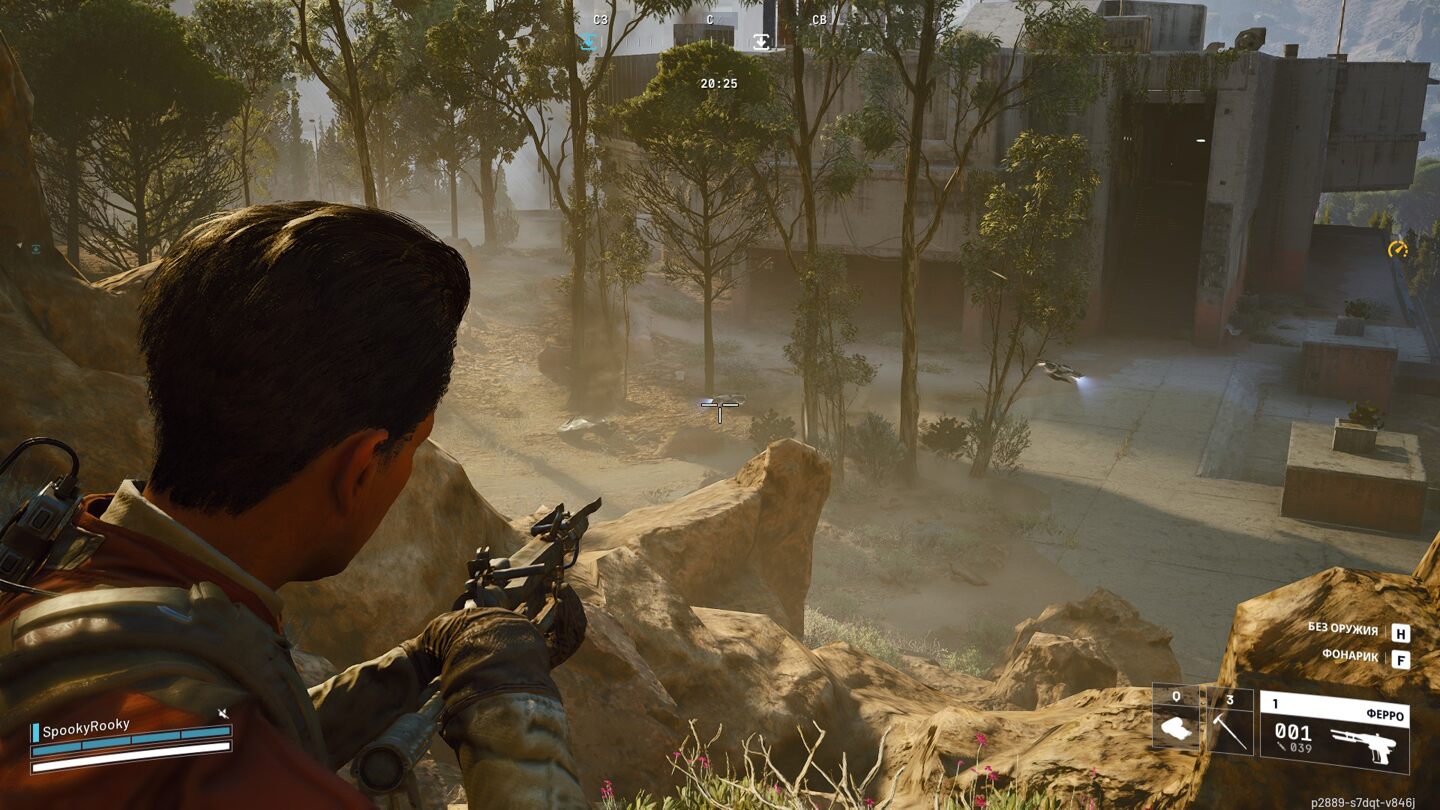Click the cyan extraction marker on compass
This screenshot has height=810, width=1440.
click(588, 42)
